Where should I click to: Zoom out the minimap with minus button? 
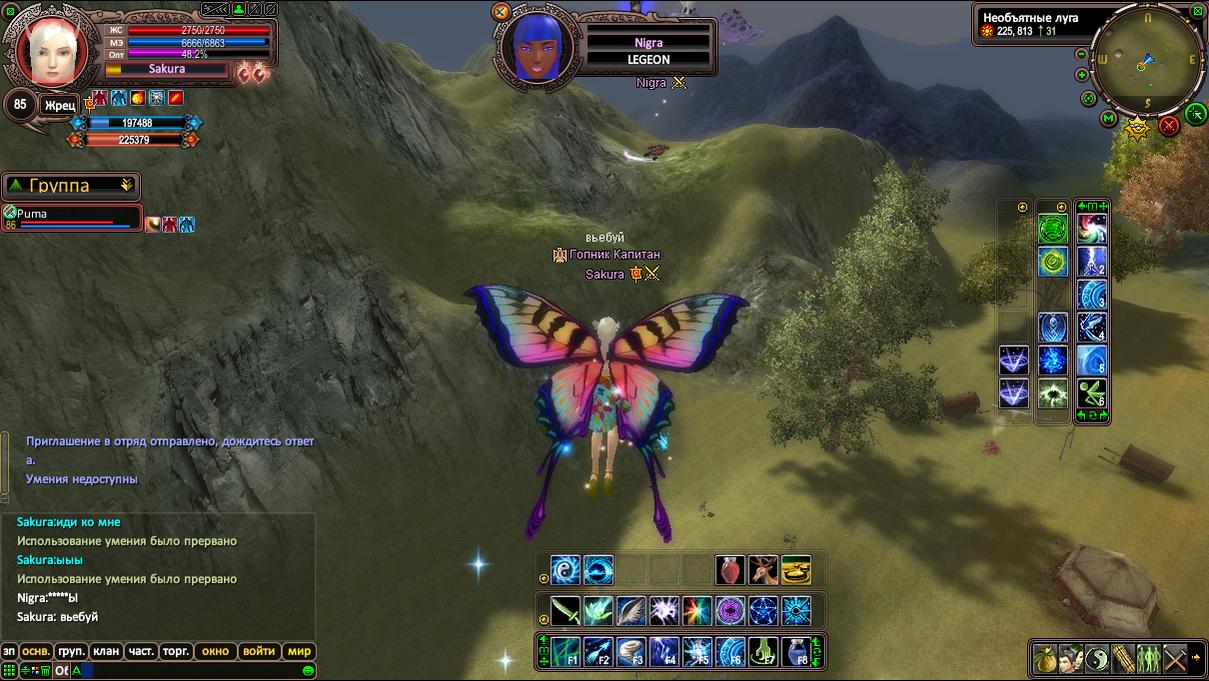(1081, 54)
